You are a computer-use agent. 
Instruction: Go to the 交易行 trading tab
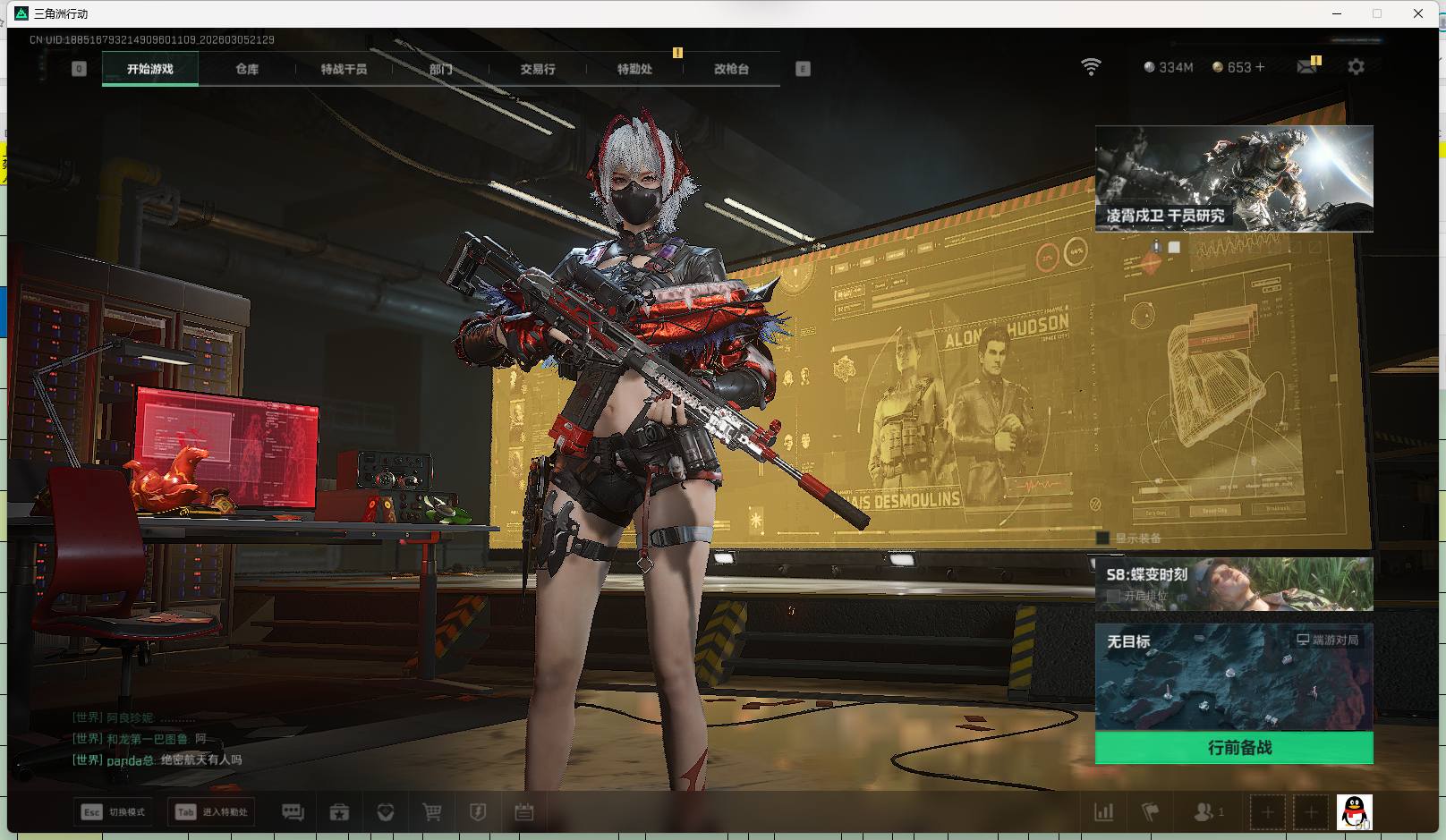538,69
